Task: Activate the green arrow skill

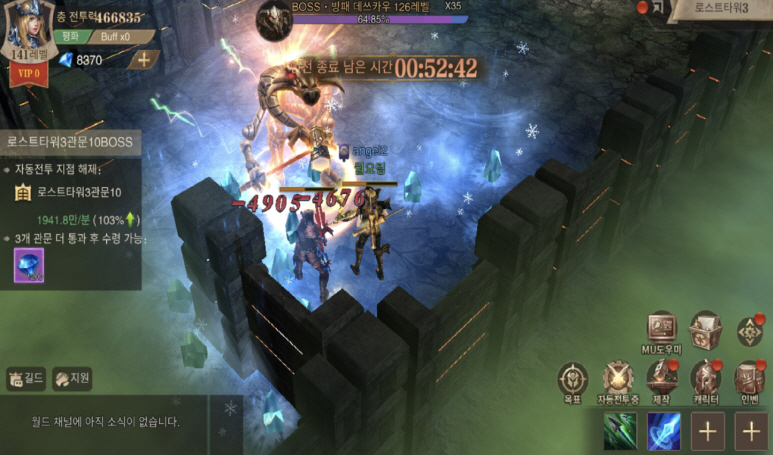Action: tap(620, 432)
